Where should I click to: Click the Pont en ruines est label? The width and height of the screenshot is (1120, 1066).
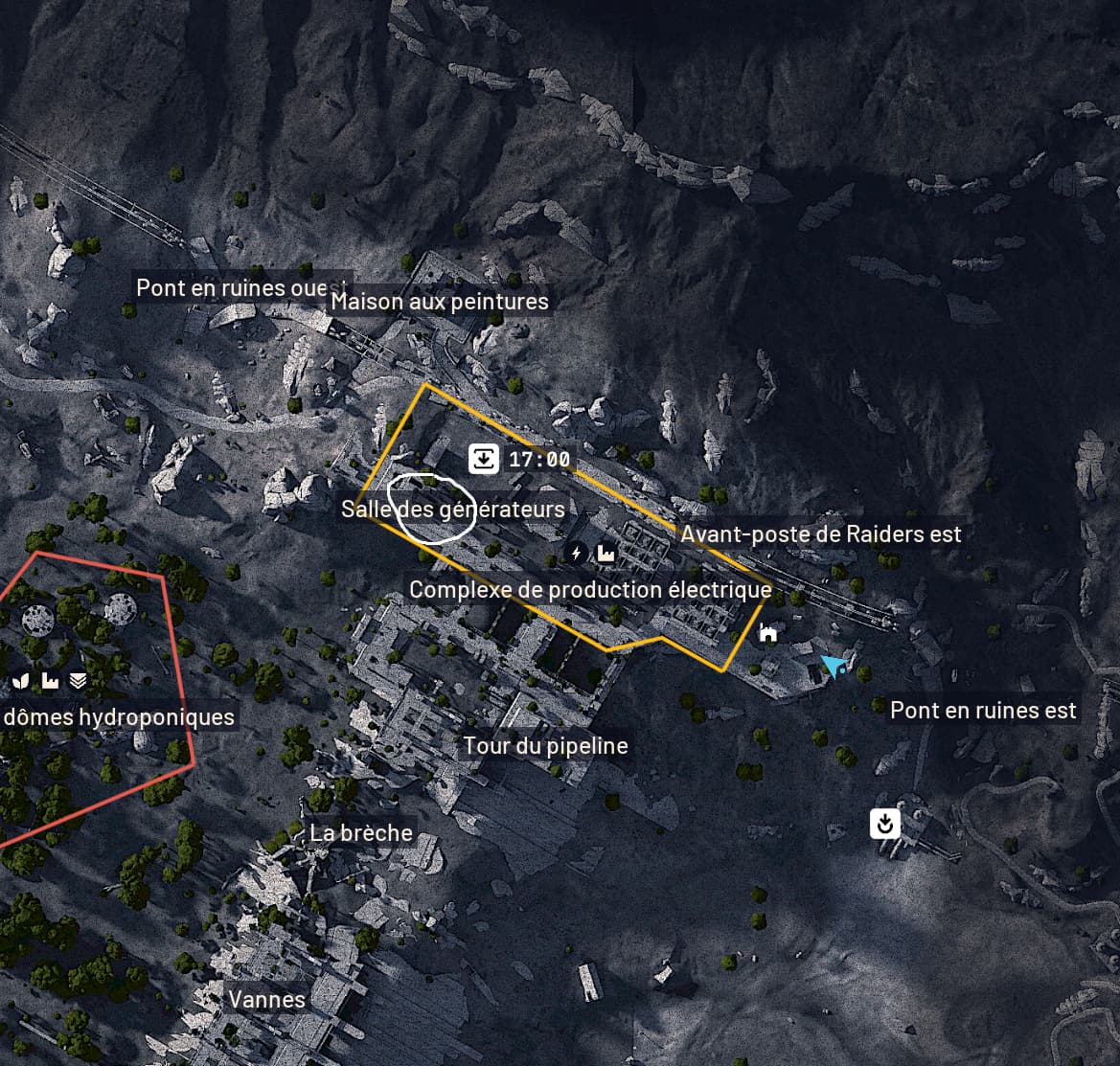click(x=983, y=711)
